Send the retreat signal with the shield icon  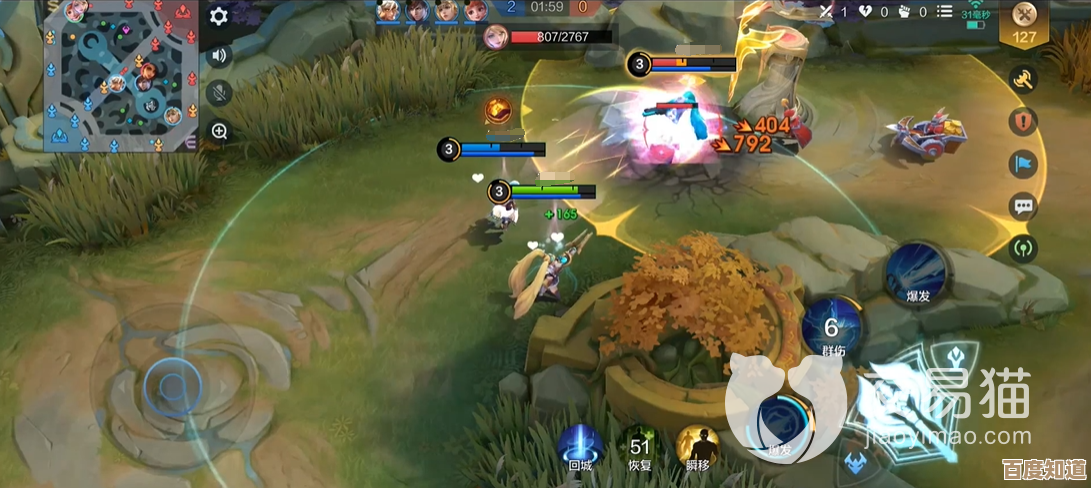(x=1023, y=122)
